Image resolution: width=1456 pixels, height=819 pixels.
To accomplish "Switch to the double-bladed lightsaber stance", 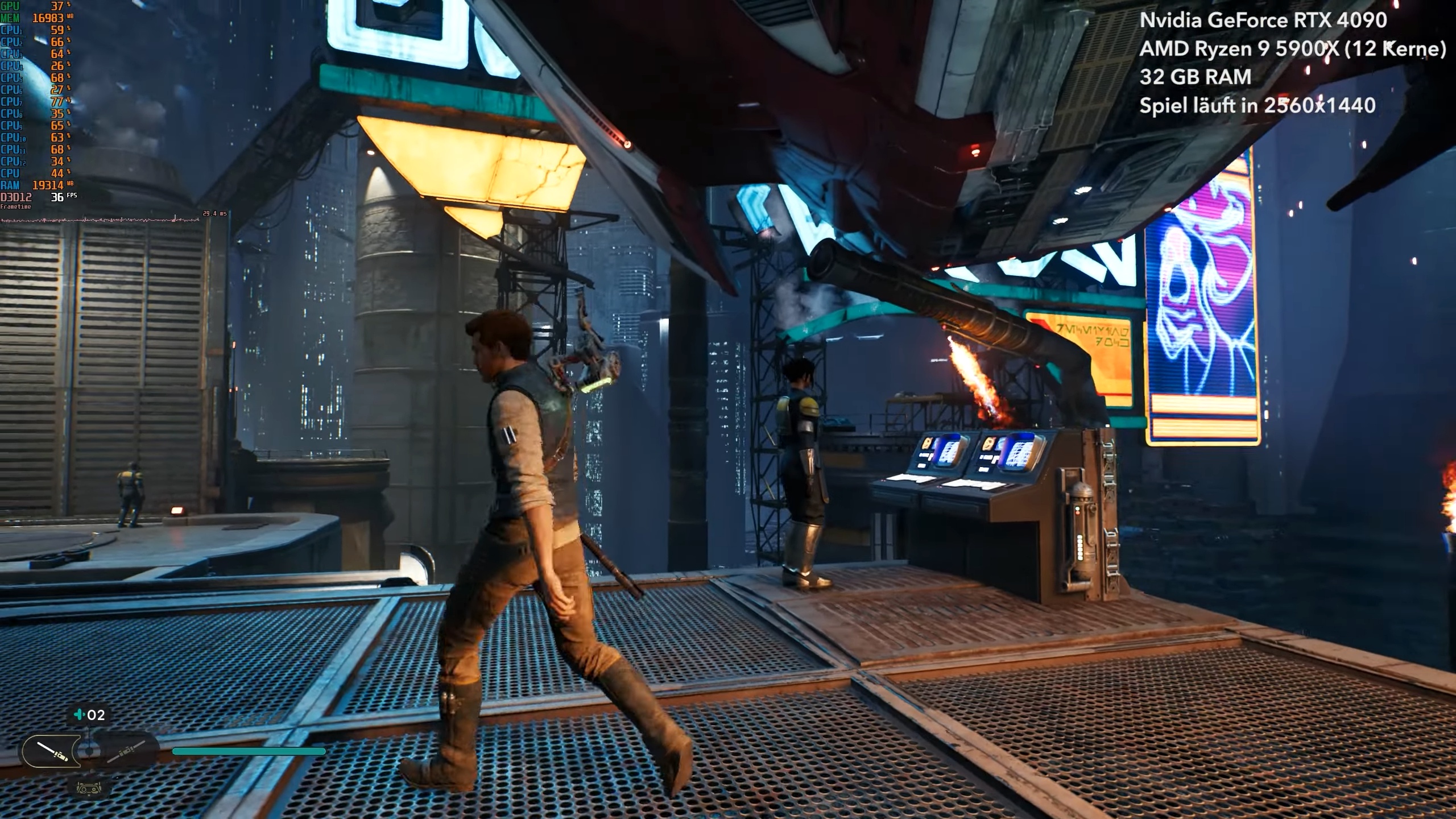I will (126, 751).
